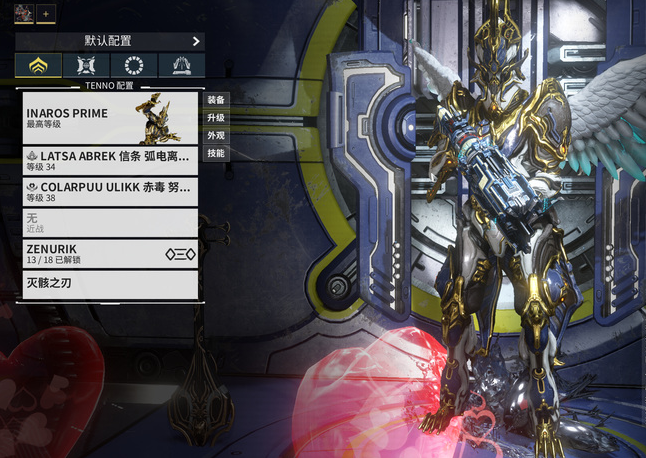Click the 装备 equip button
Screen dimensions: 646x458
pyautogui.click(x=216, y=100)
